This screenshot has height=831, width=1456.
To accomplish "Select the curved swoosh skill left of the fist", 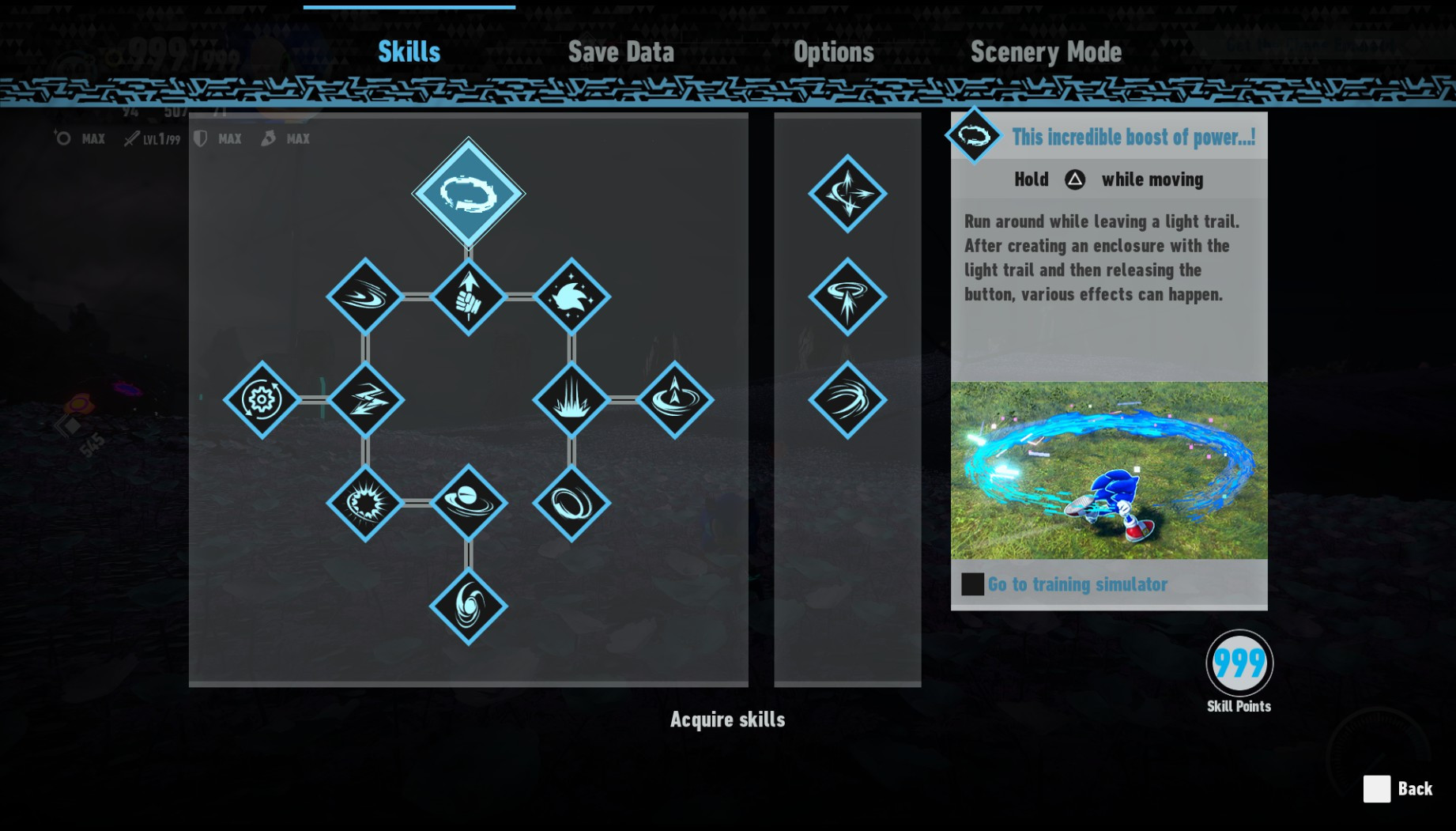I will pos(365,299).
